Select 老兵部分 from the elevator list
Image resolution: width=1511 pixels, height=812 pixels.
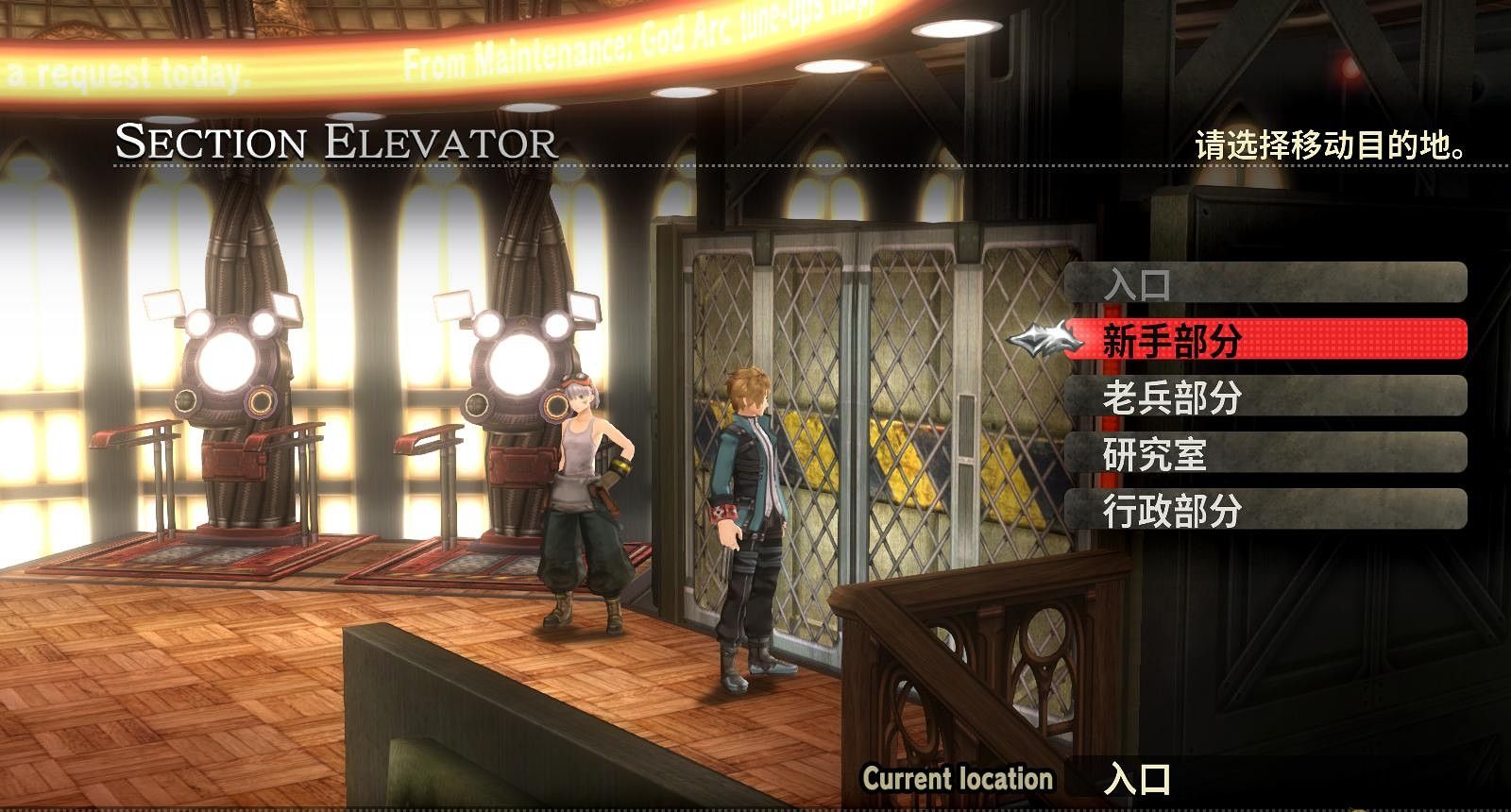tap(1265, 398)
